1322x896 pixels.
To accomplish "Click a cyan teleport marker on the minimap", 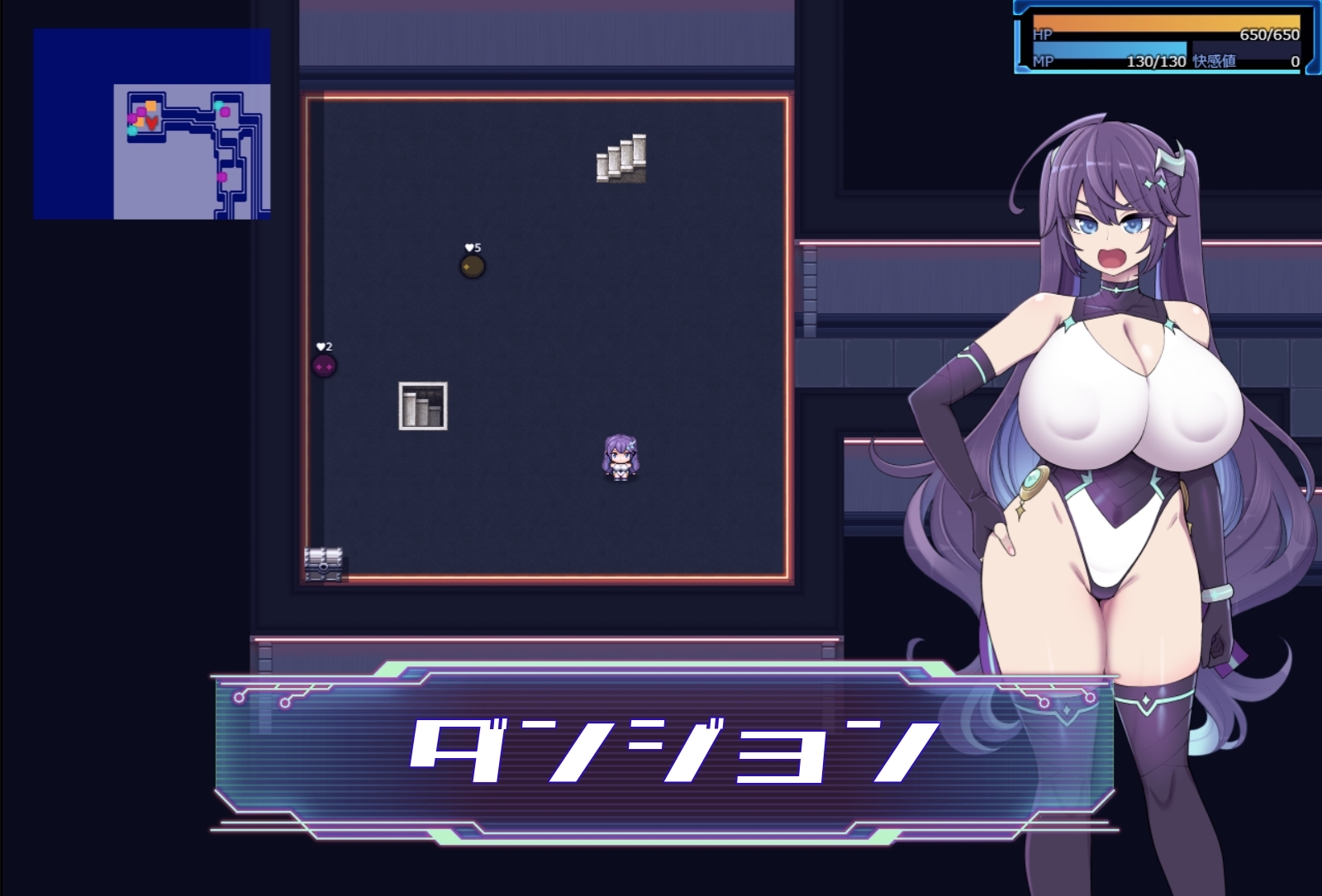I will tap(218, 105).
